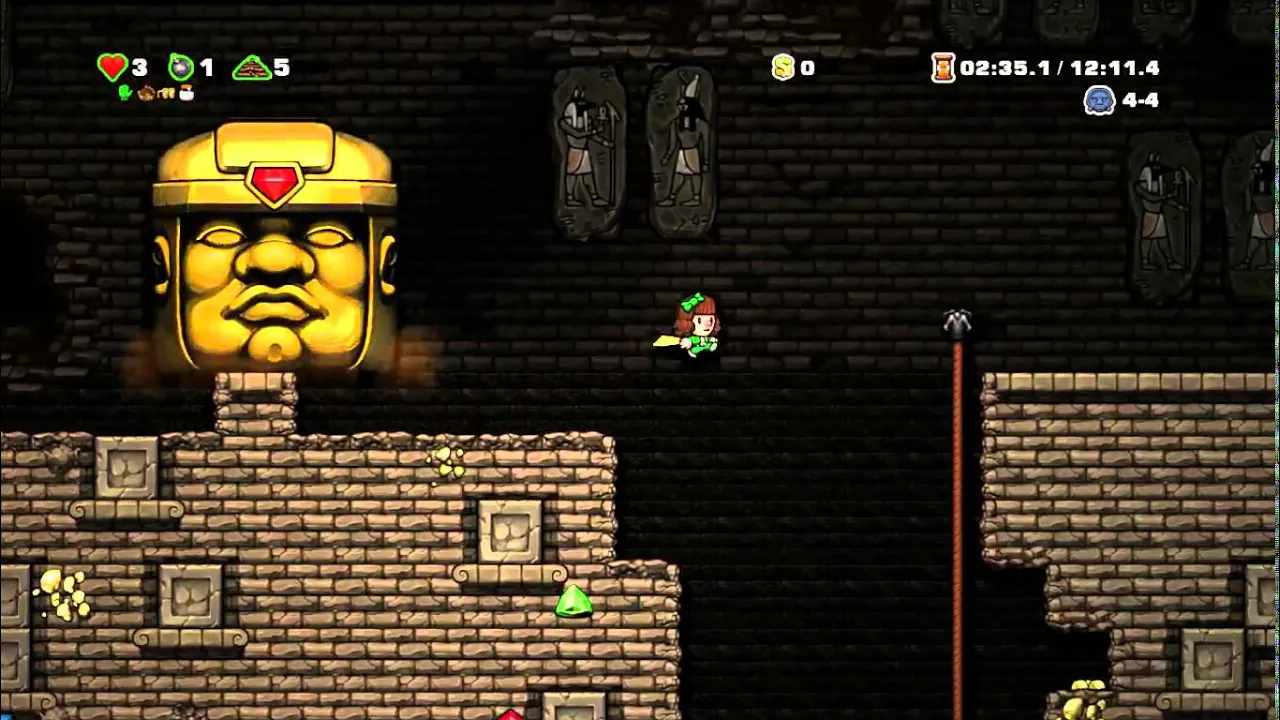This screenshot has height=720, width=1280.
Task: Click the brown pitcher's mitt item icon
Action: pos(146,93)
